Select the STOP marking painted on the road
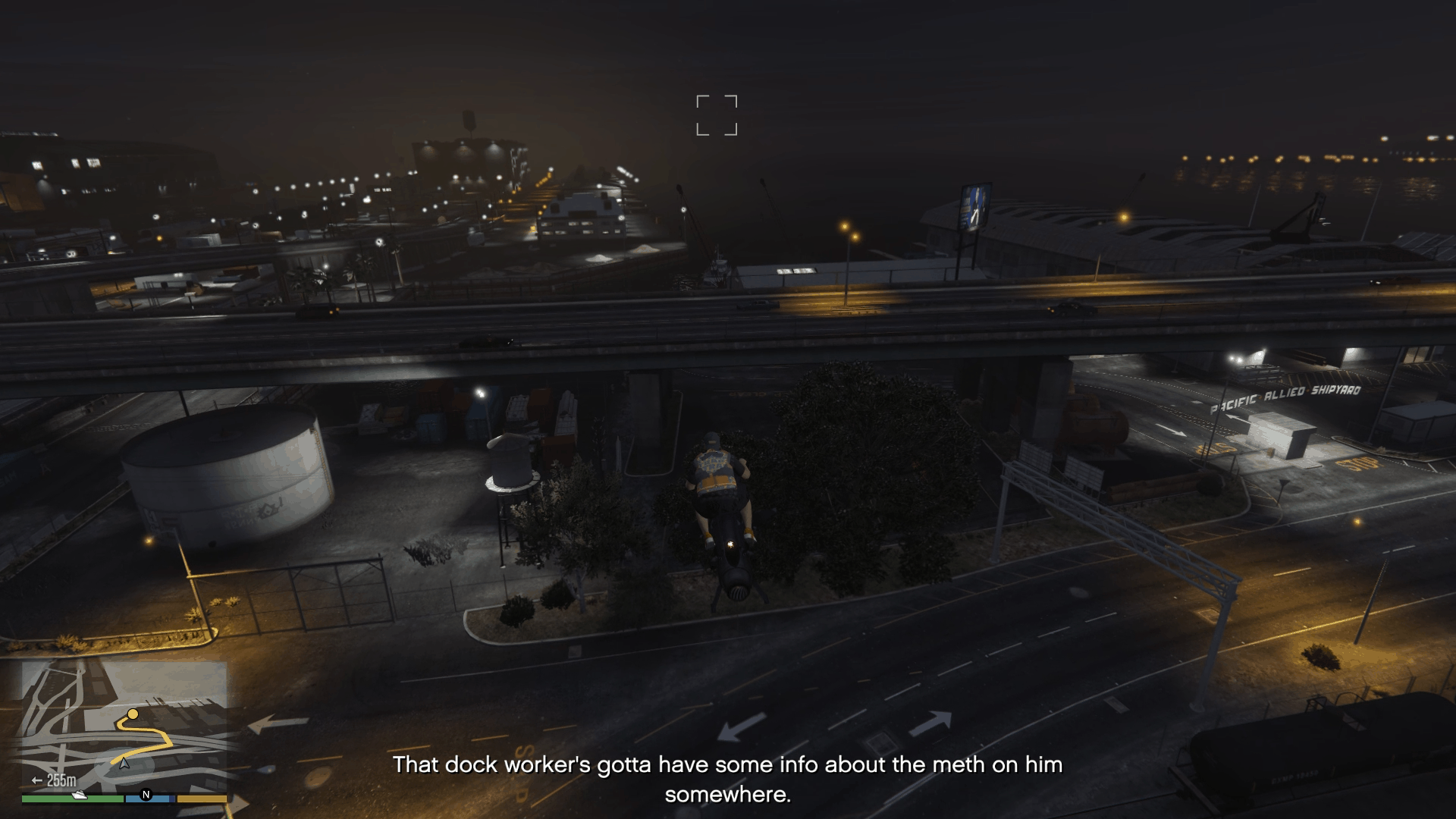Image resolution: width=1456 pixels, height=819 pixels. click(1357, 465)
